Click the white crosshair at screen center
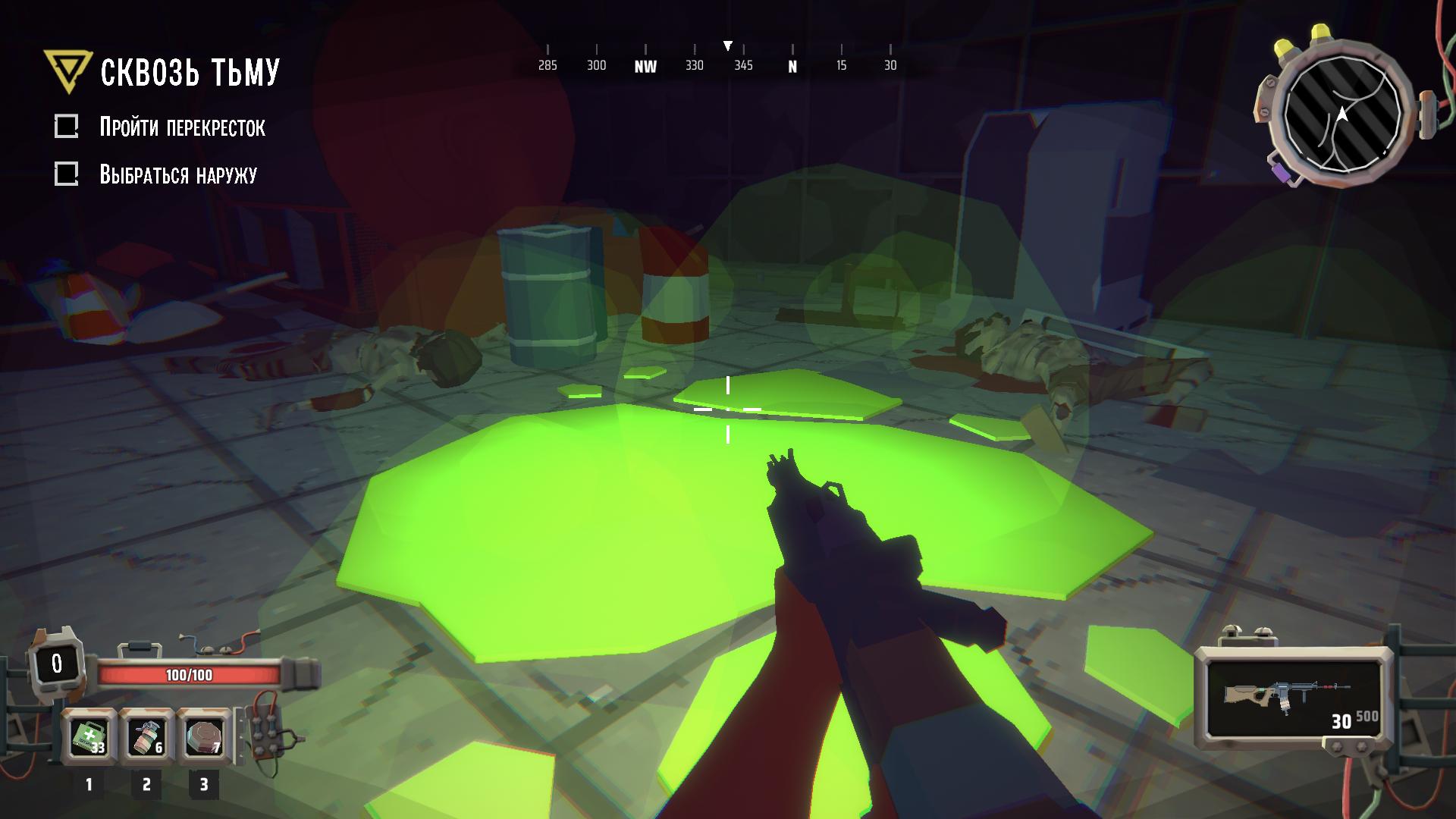Viewport: 1456px width, 819px height. coord(728,409)
